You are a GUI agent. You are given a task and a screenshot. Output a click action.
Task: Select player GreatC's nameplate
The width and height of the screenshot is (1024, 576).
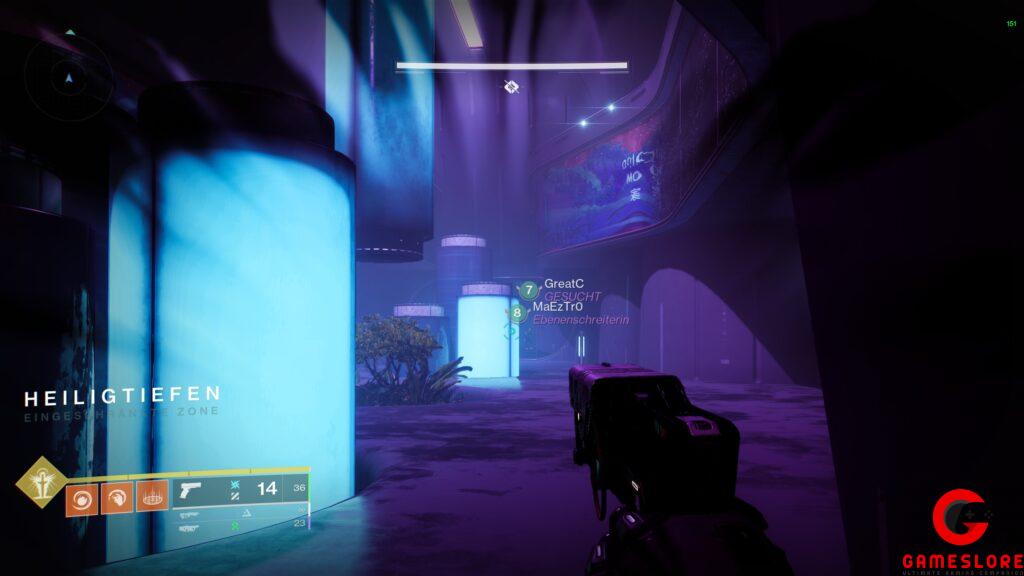(x=564, y=284)
